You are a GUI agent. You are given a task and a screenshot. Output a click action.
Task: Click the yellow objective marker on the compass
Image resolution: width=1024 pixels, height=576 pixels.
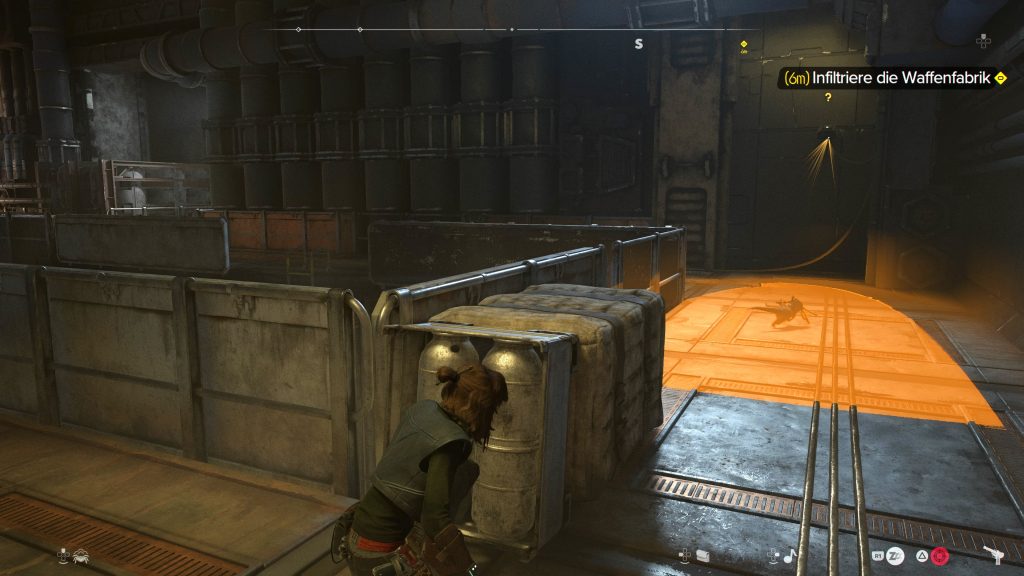pos(743,44)
